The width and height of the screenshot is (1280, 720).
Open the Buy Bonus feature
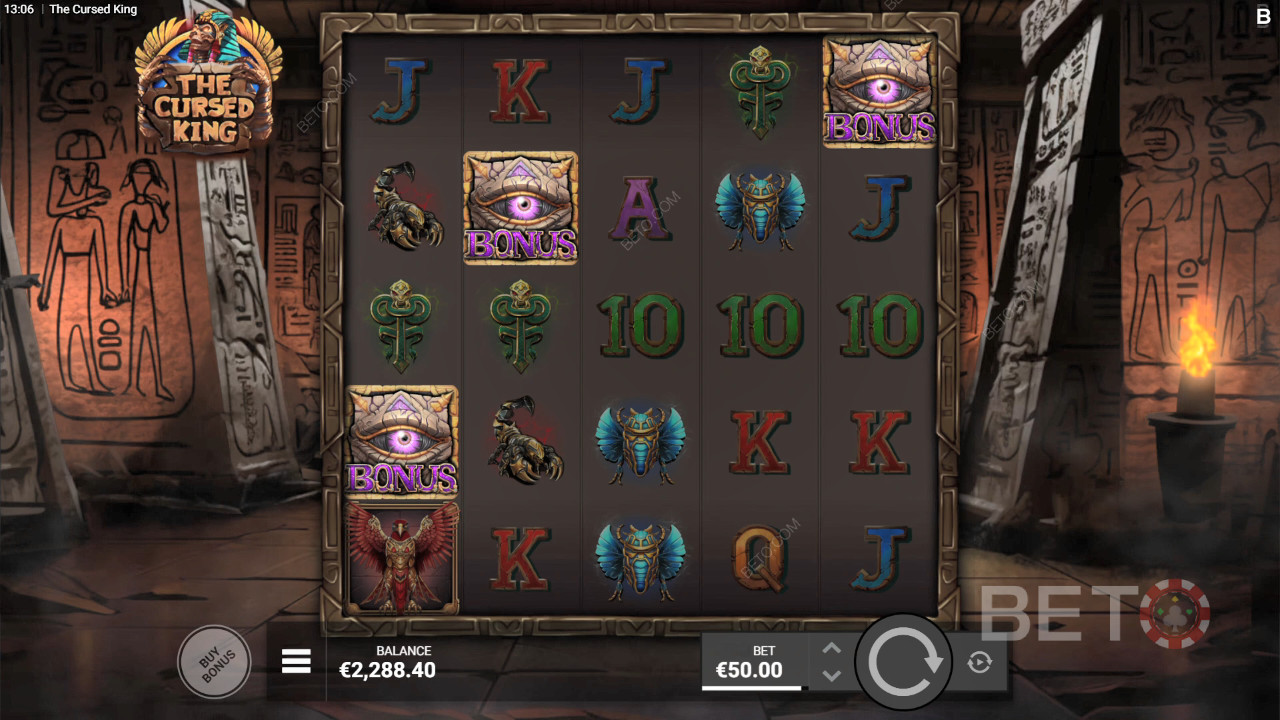tap(213, 661)
